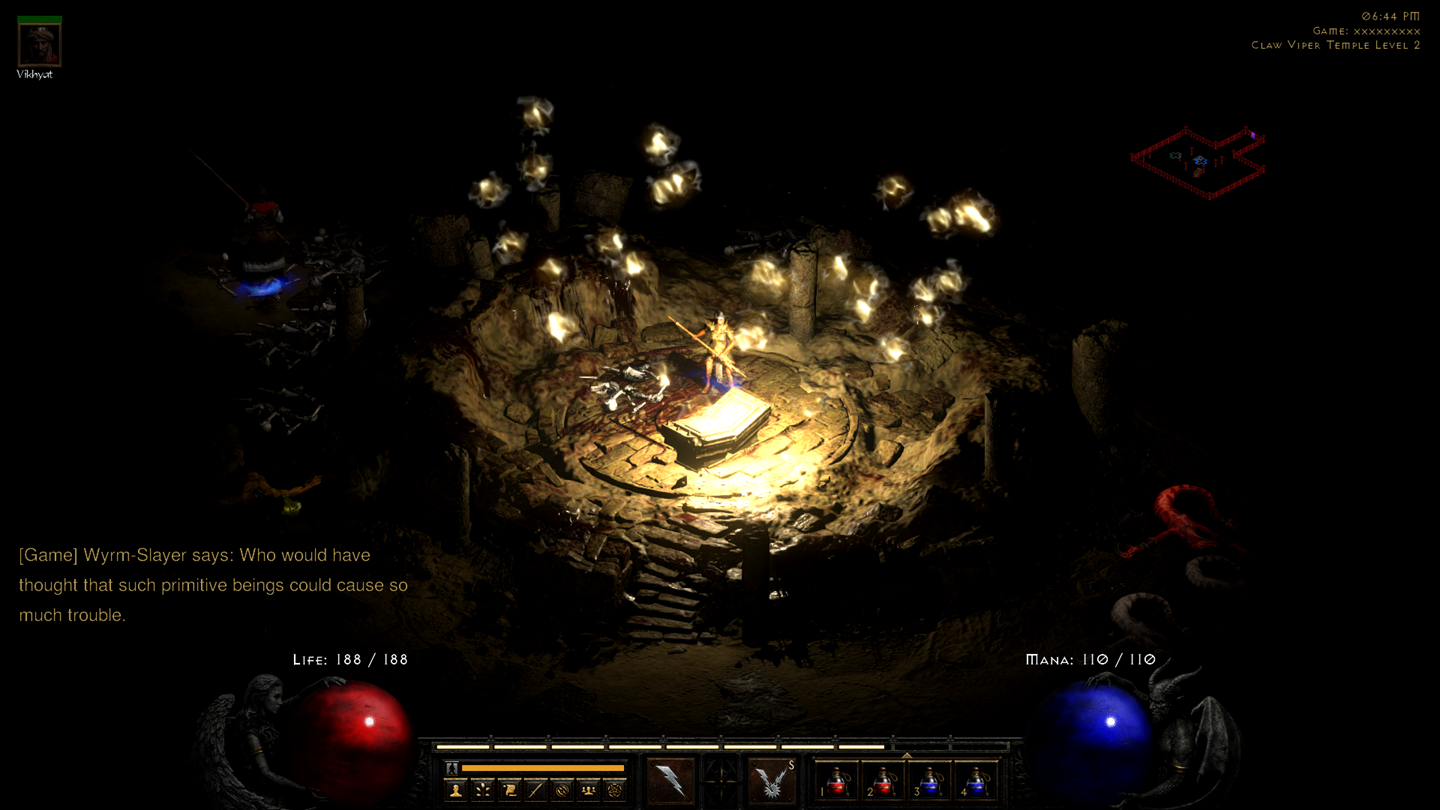The image size is (1440, 810).
Task: Open the game menu via the pentagram icon
Action: tap(614, 788)
